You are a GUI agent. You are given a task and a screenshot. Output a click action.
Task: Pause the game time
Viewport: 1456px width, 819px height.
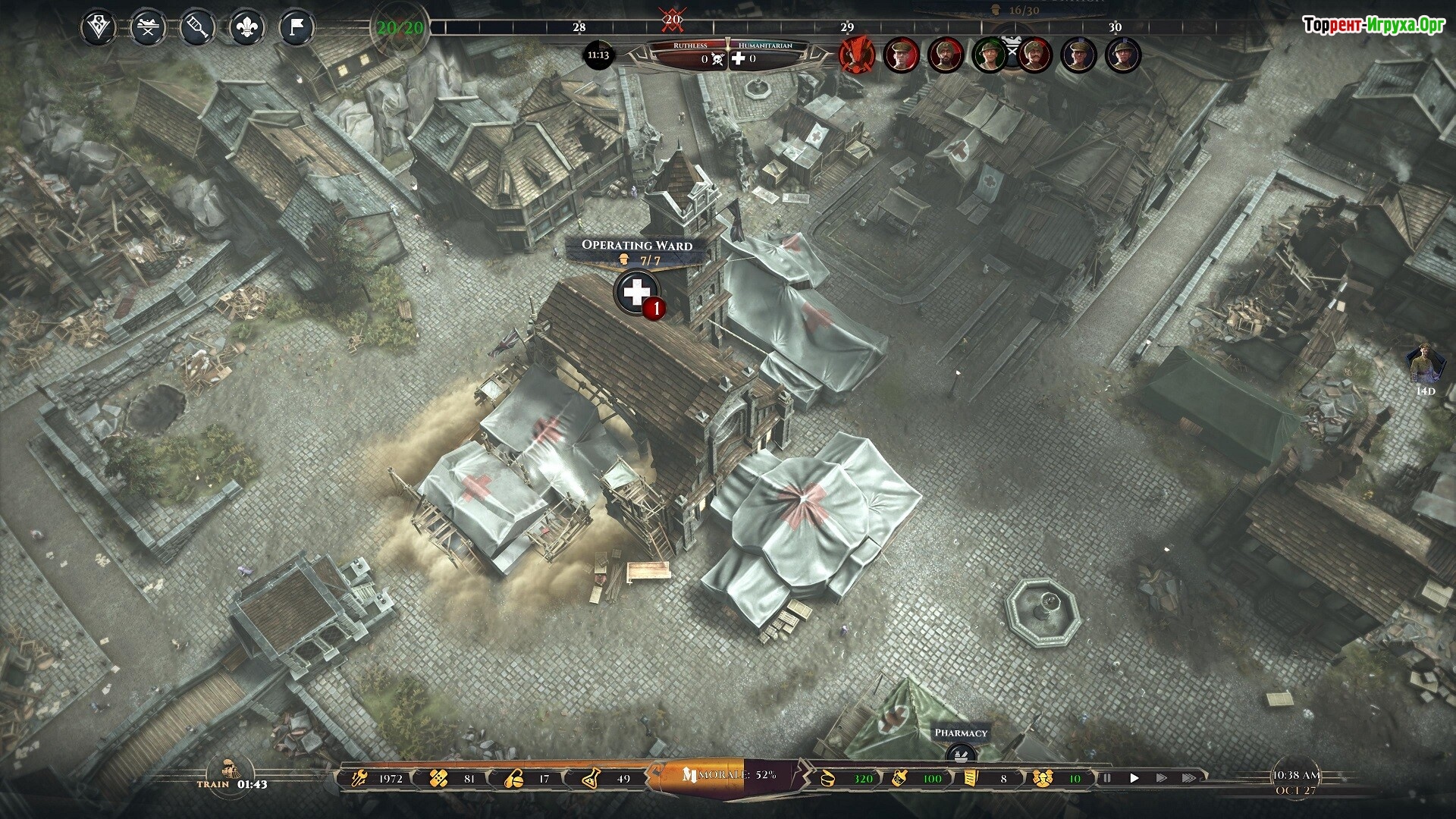[x=1107, y=778]
